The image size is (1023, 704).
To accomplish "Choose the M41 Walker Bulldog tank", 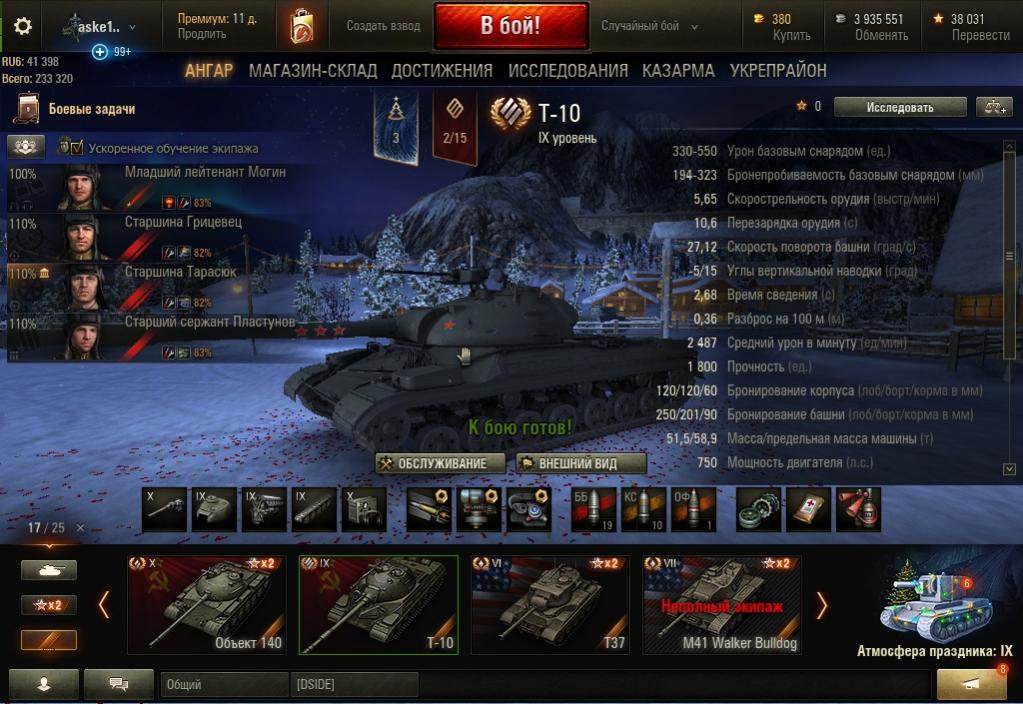I will point(722,604).
